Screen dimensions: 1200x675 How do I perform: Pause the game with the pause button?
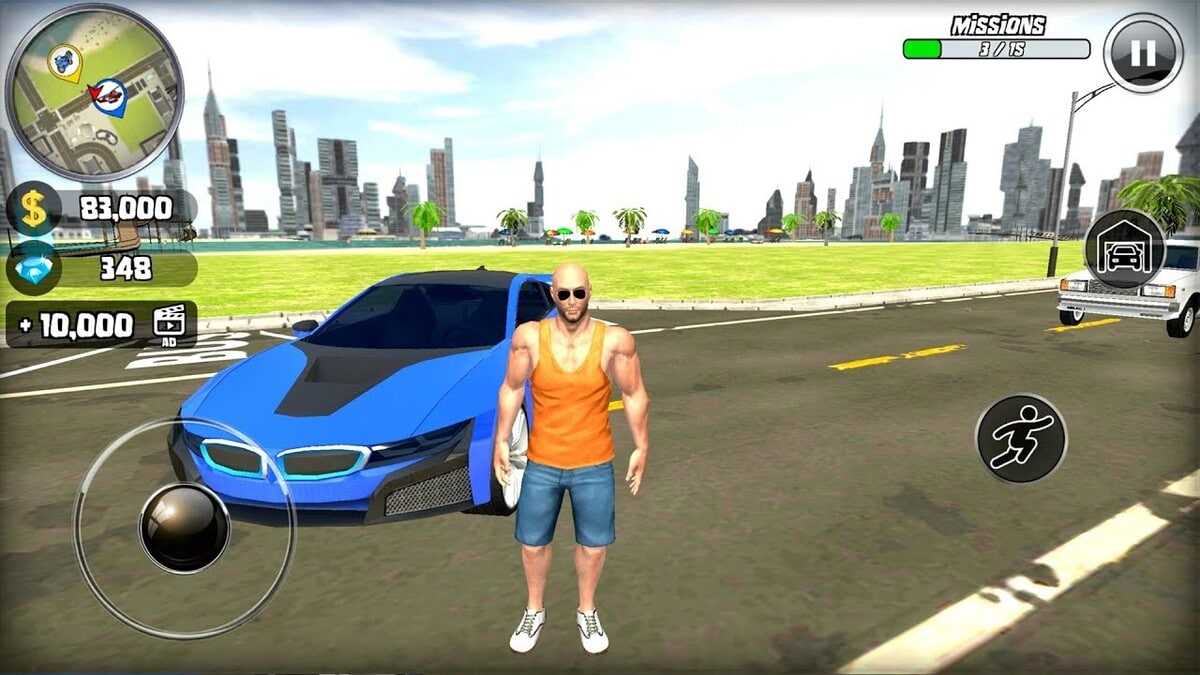click(x=1143, y=53)
